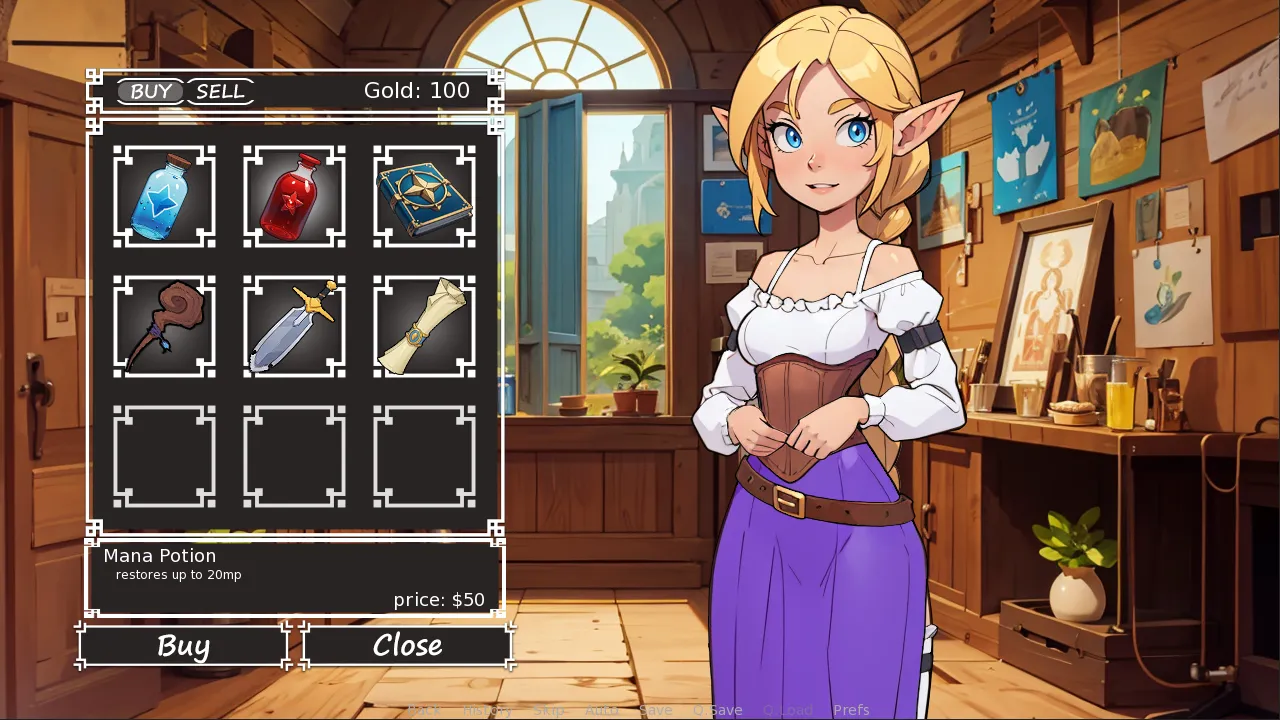The height and width of the screenshot is (720, 1280).
Task: Pick the sword item slot
Action: 294,326
